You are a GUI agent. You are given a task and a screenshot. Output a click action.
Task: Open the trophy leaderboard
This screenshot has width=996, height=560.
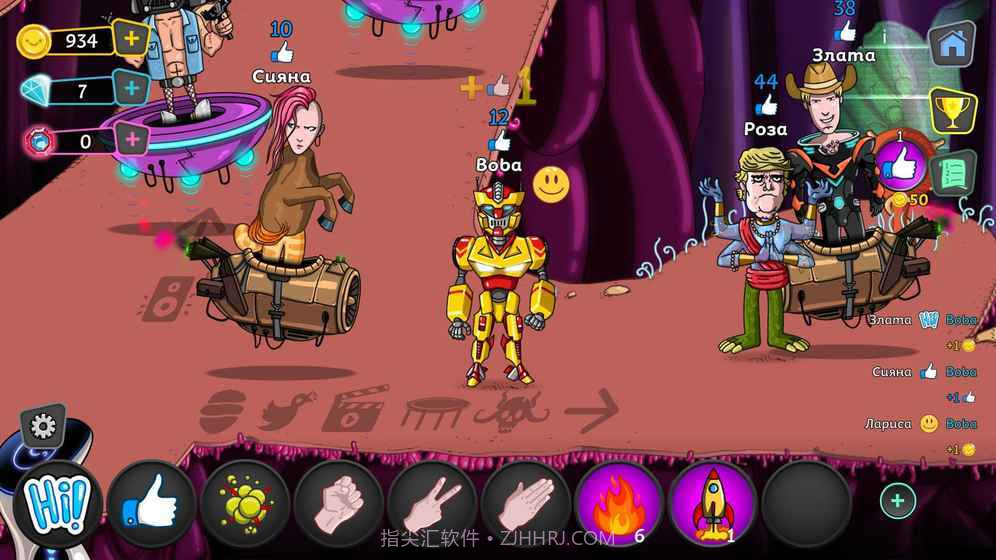[952, 109]
